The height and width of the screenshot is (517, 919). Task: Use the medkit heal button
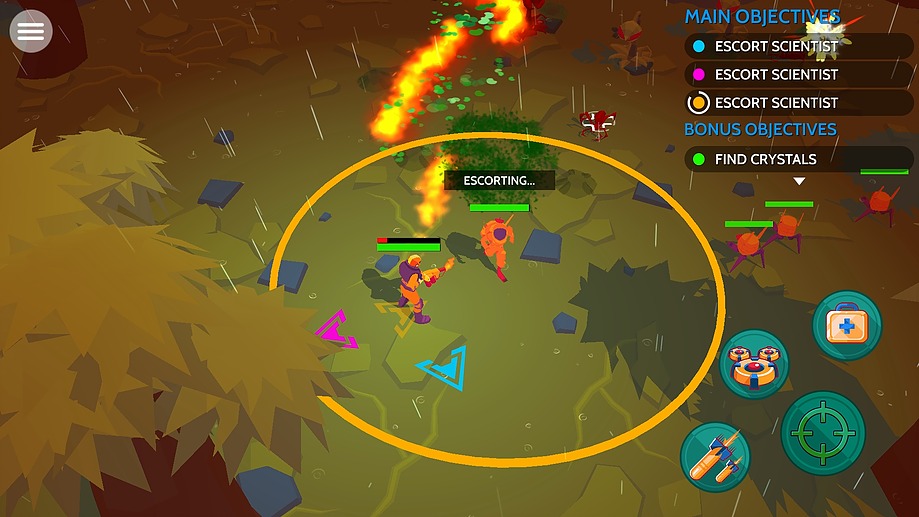click(846, 324)
